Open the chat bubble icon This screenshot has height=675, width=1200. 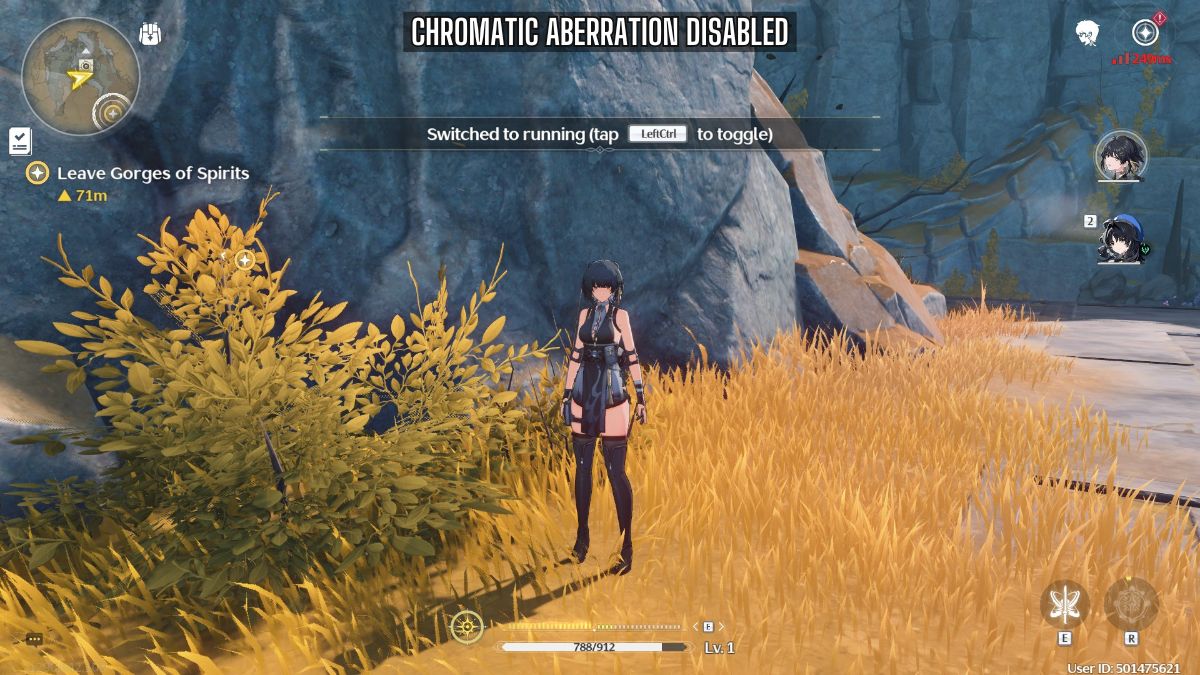point(34,639)
